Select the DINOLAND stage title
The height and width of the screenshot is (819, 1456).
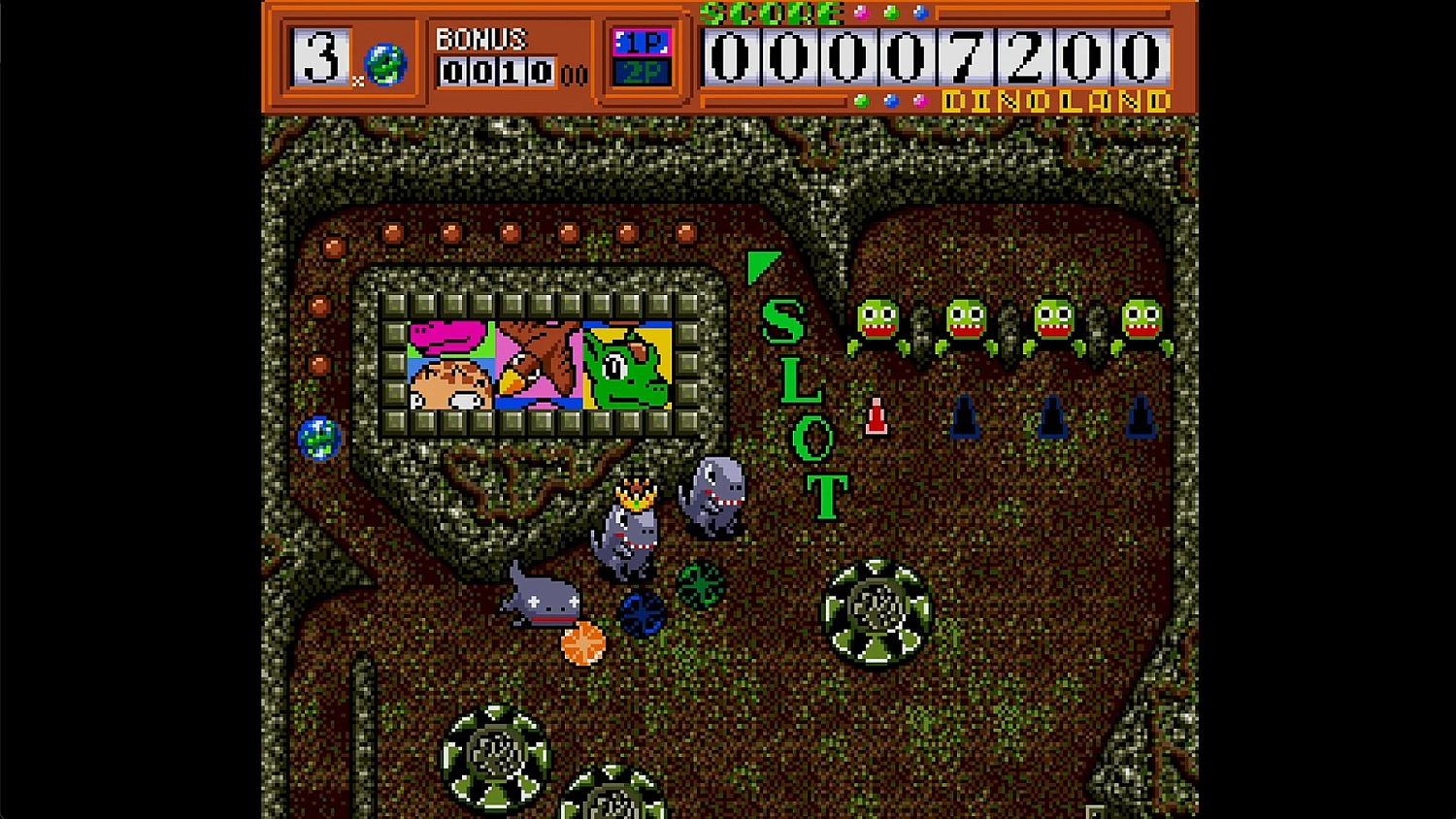(x=1055, y=98)
